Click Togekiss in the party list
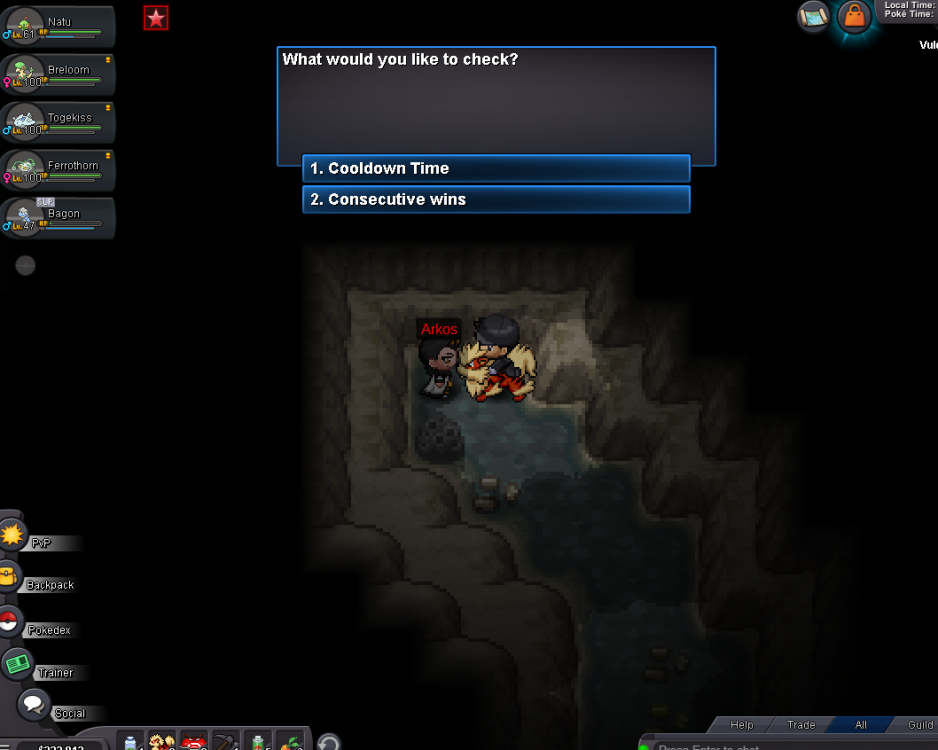Viewport: 938px width, 750px height. (x=58, y=123)
